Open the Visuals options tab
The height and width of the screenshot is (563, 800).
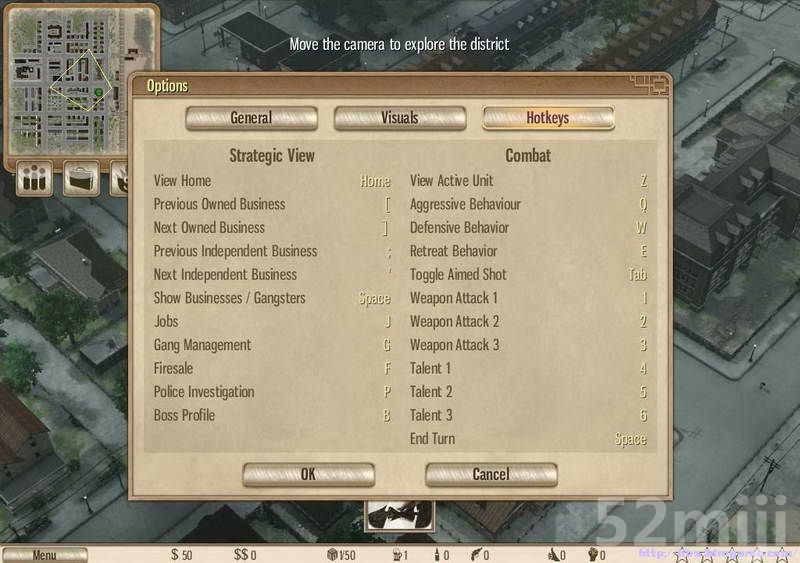(399, 118)
